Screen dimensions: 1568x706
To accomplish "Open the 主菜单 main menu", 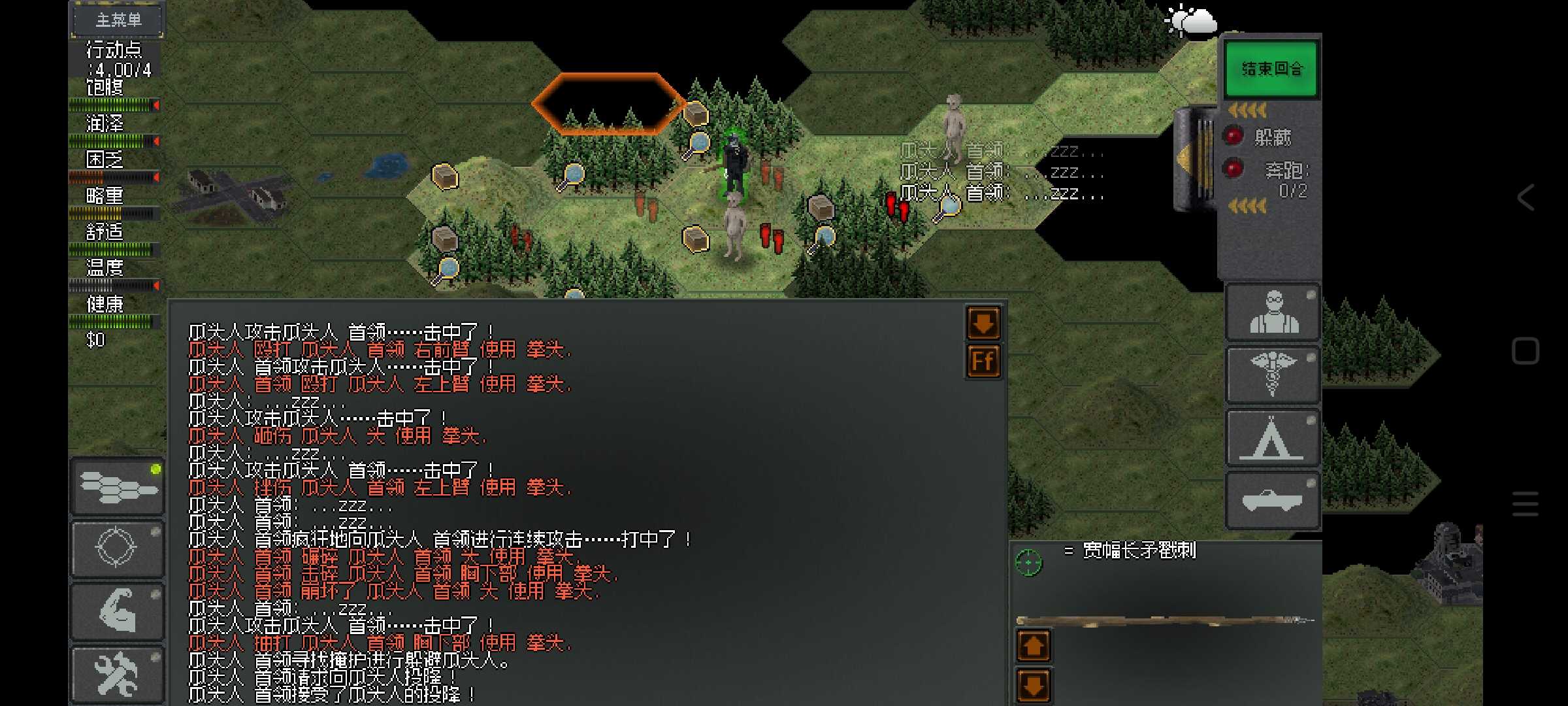I will [118, 20].
